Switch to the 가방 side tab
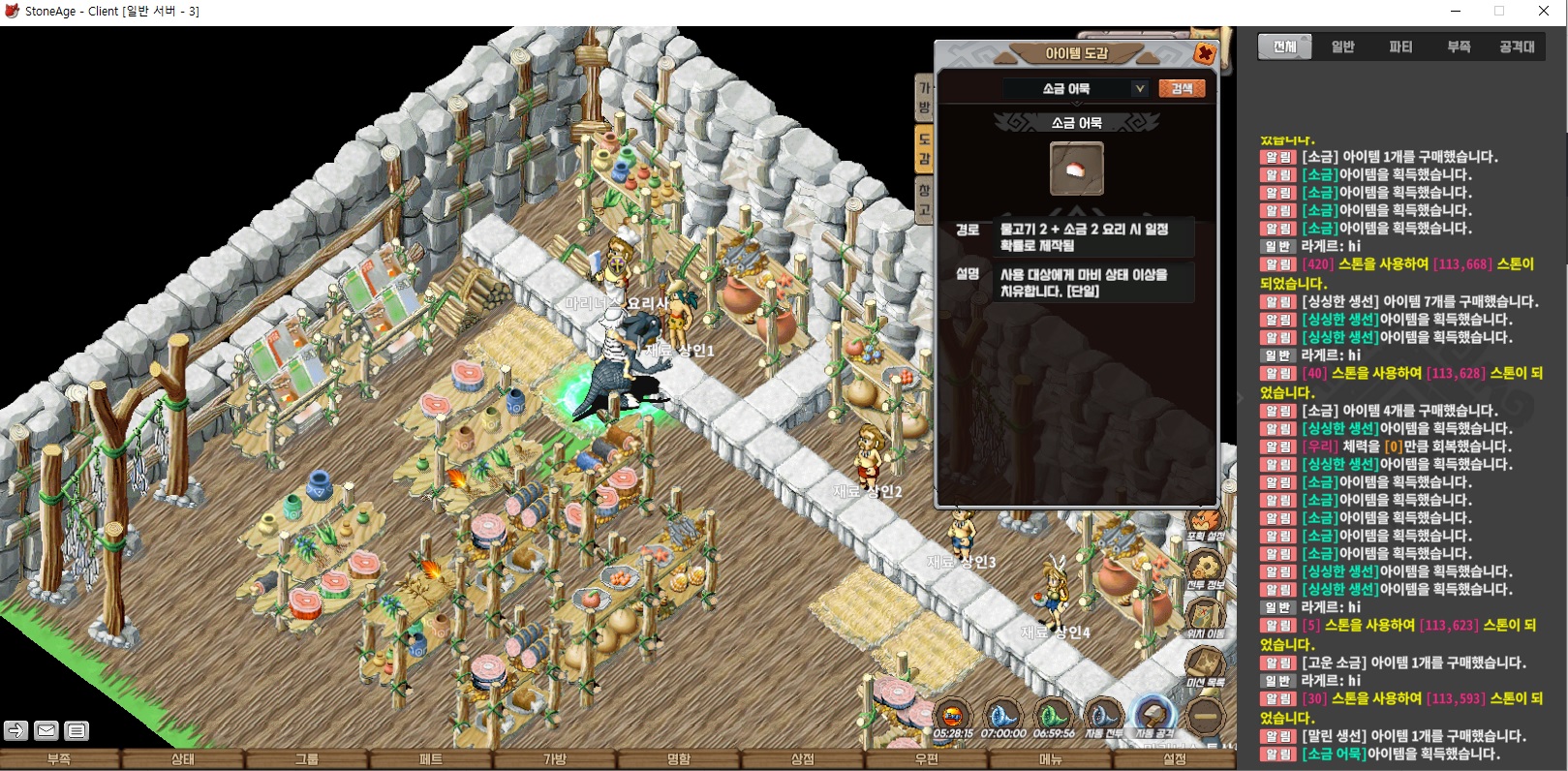 (x=924, y=97)
